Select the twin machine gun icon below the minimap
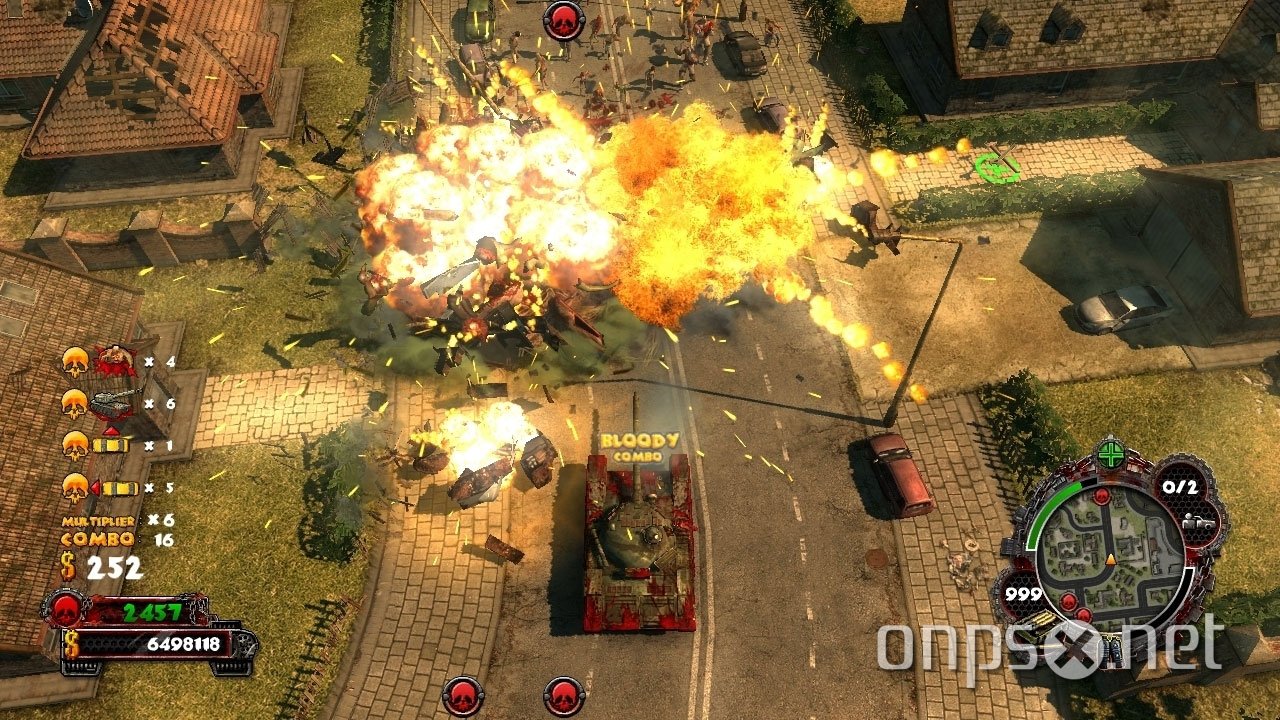This screenshot has height=720, width=1280. (x=1111, y=650)
